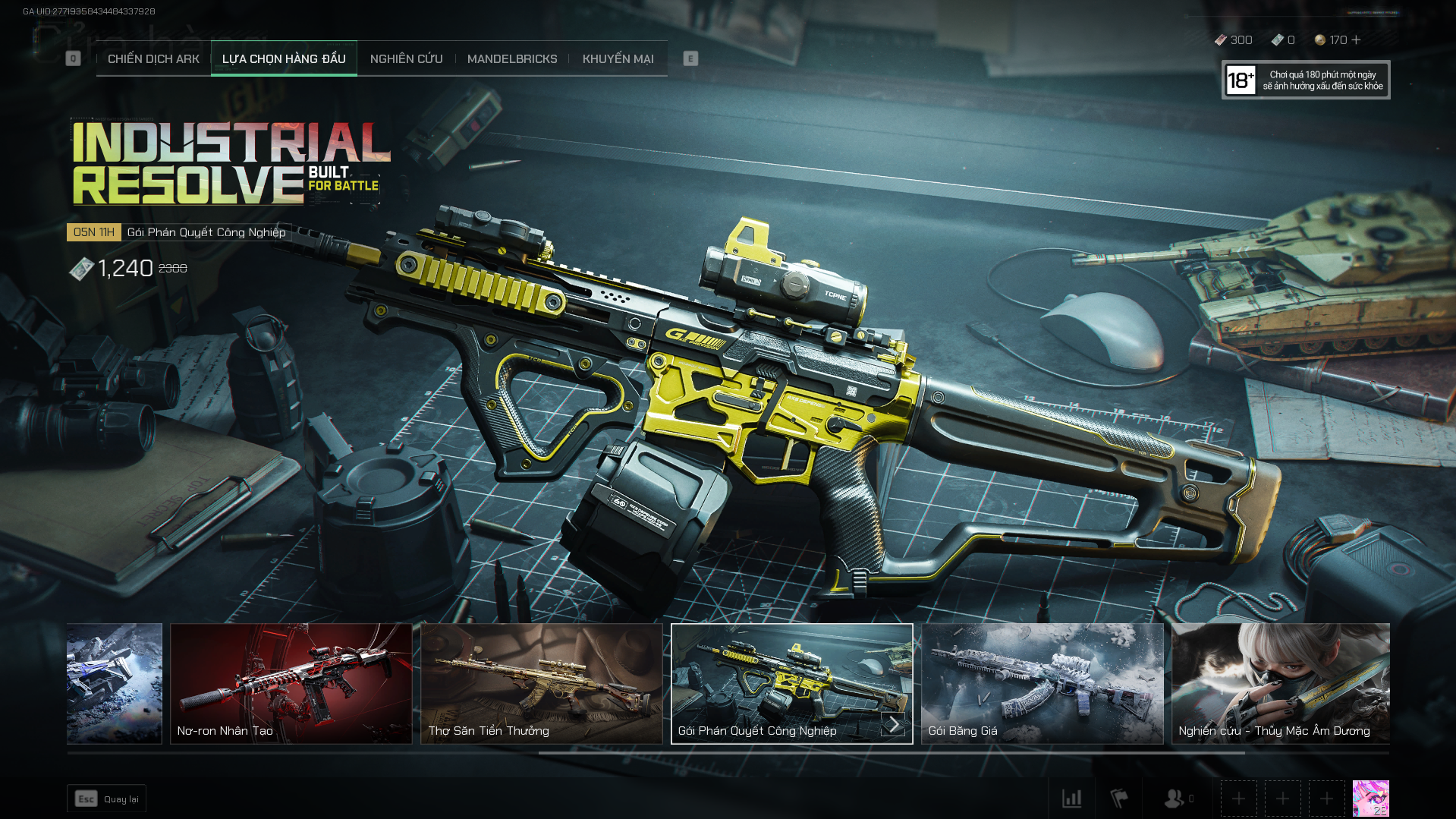Click the 1,240 bundle price

[x=125, y=268]
